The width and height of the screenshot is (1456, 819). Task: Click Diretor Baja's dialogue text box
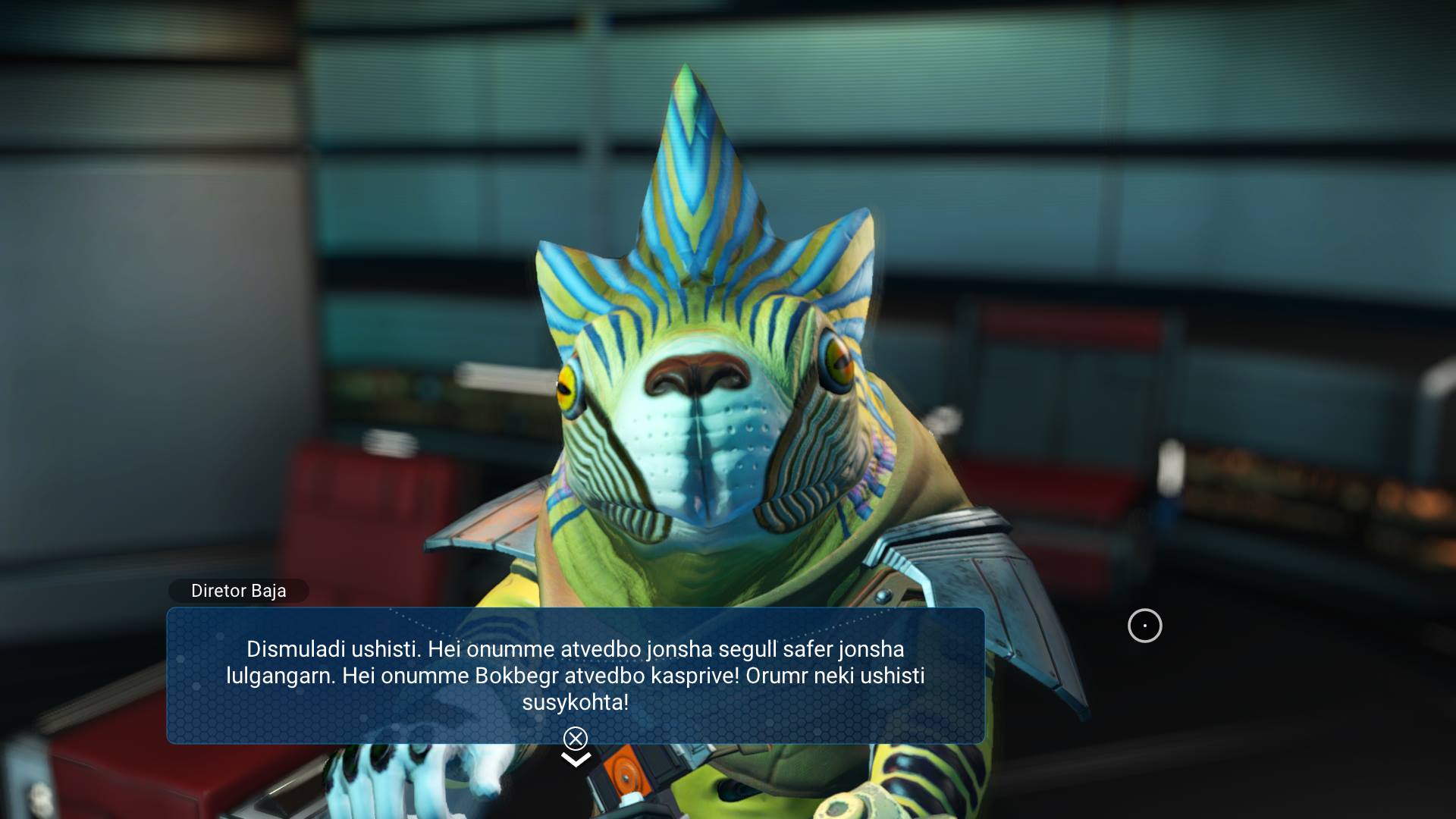pyautogui.click(x=575, y=674)
